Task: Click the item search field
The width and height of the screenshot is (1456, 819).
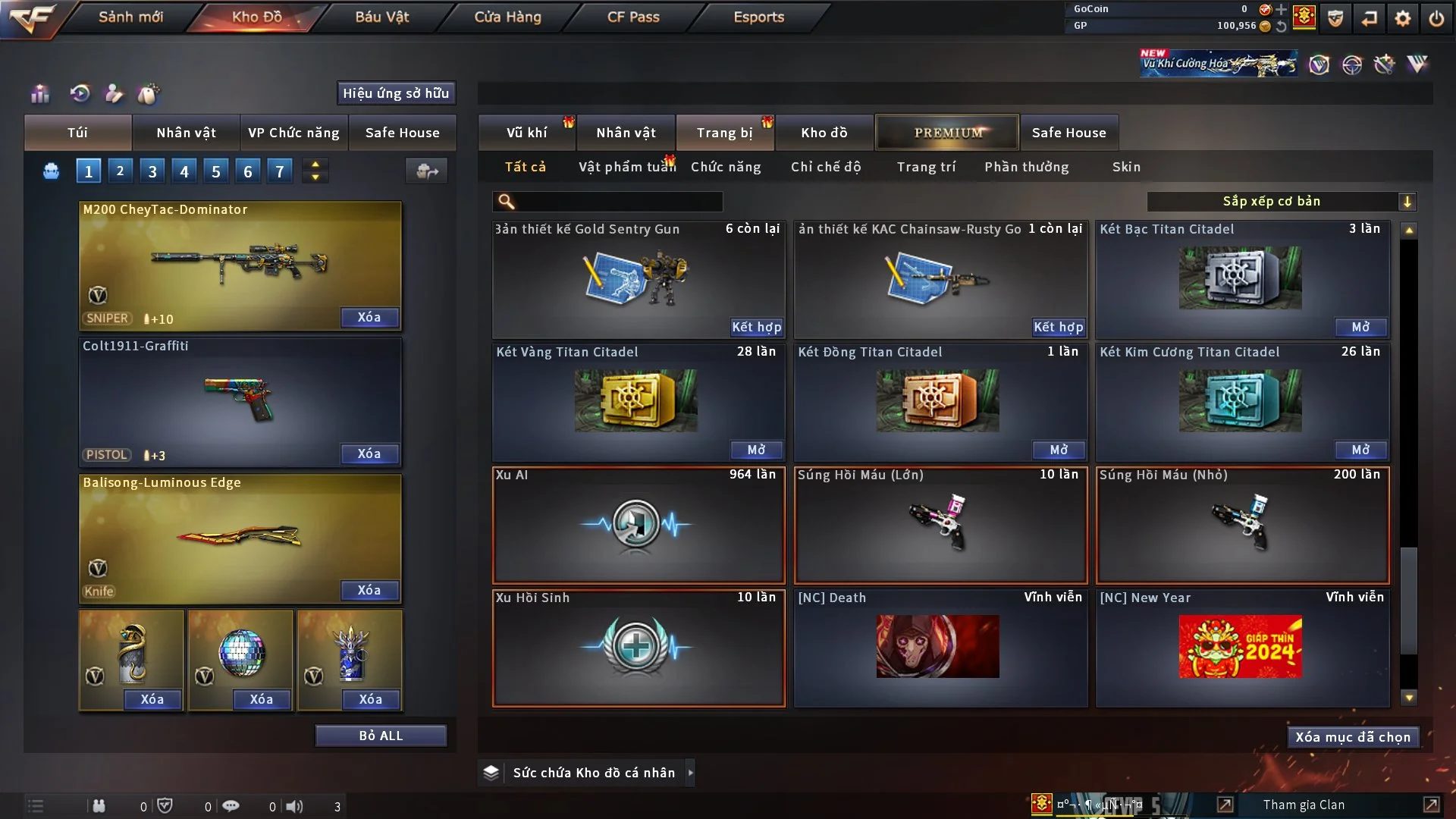Action: pyautogui.click(x=618, y=201)
